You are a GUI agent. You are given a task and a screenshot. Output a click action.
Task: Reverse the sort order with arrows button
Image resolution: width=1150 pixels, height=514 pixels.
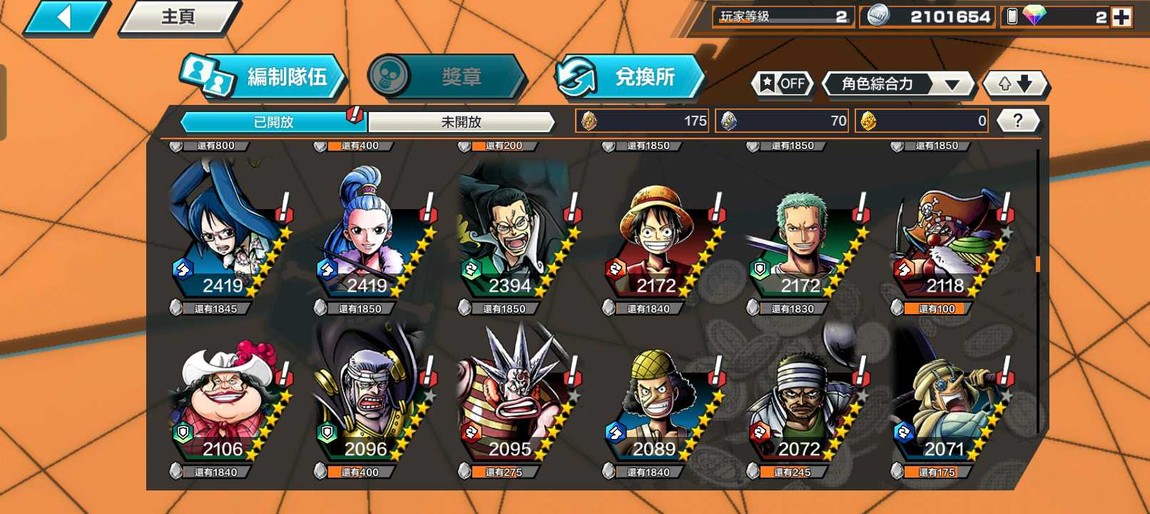tap(1014, 84)
